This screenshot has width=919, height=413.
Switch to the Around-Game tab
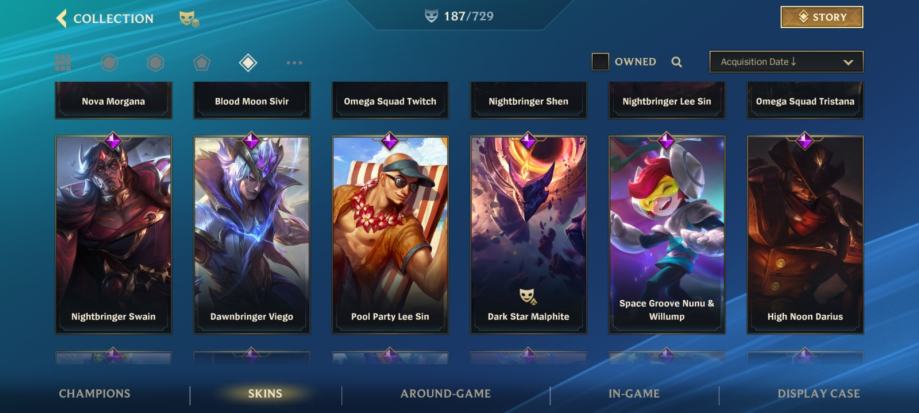click(x=445, y=394)
